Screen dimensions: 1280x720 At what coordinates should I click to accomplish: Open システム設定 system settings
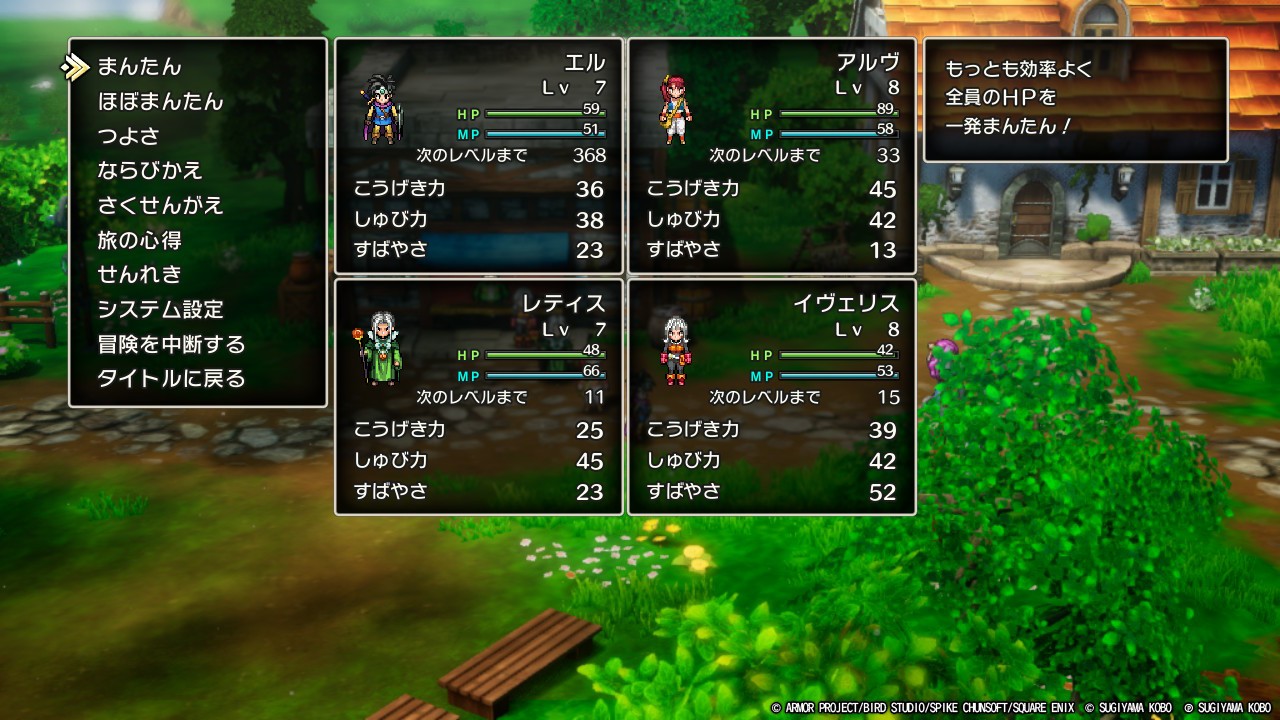[x=160, y=310]
